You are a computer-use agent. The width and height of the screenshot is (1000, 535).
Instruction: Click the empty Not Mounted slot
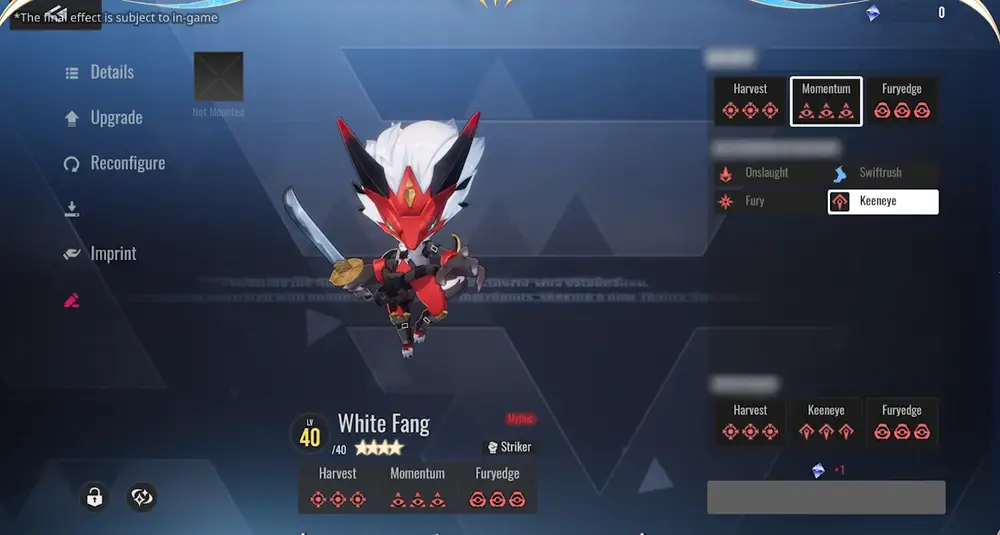[218, 77]
